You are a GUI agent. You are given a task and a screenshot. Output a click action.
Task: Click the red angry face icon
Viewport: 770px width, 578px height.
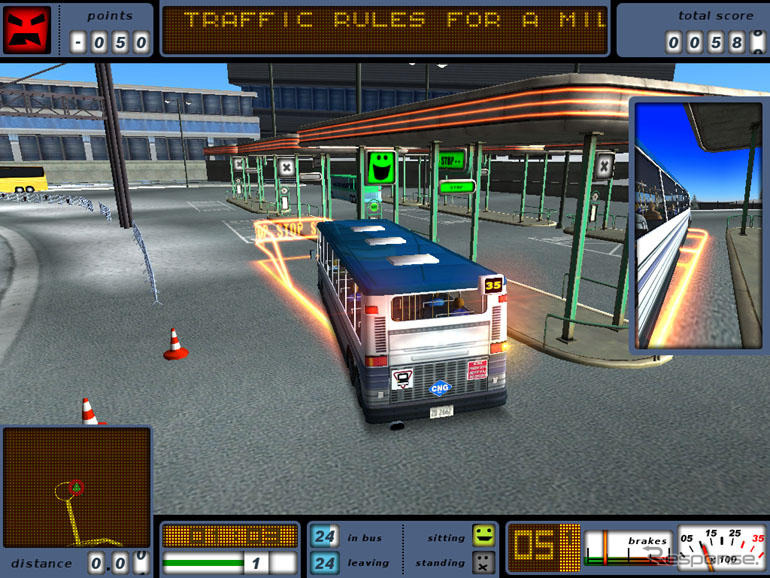[x=27, y=29]
